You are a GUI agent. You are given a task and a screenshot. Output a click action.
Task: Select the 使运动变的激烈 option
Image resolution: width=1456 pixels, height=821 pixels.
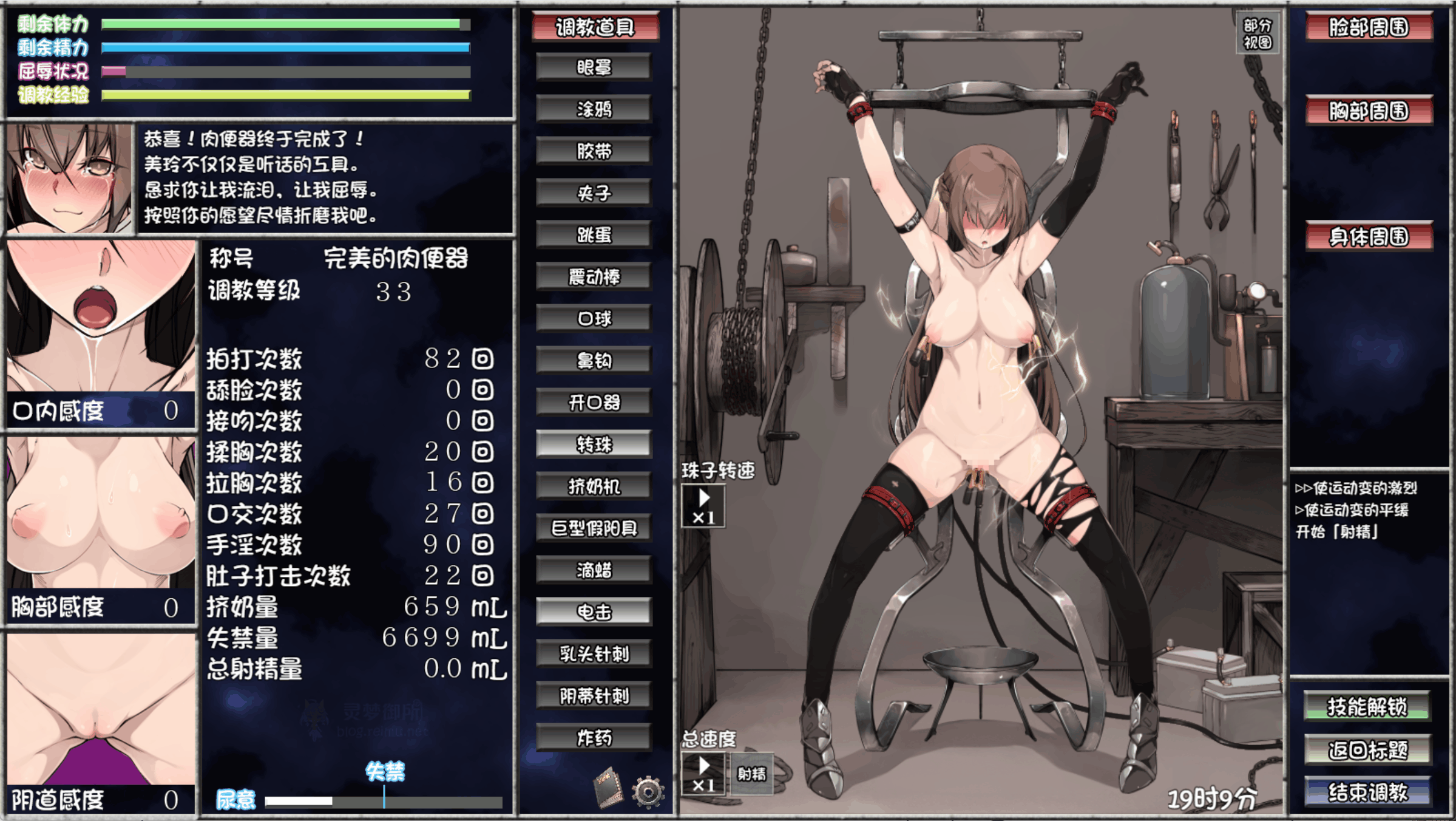1356,488
